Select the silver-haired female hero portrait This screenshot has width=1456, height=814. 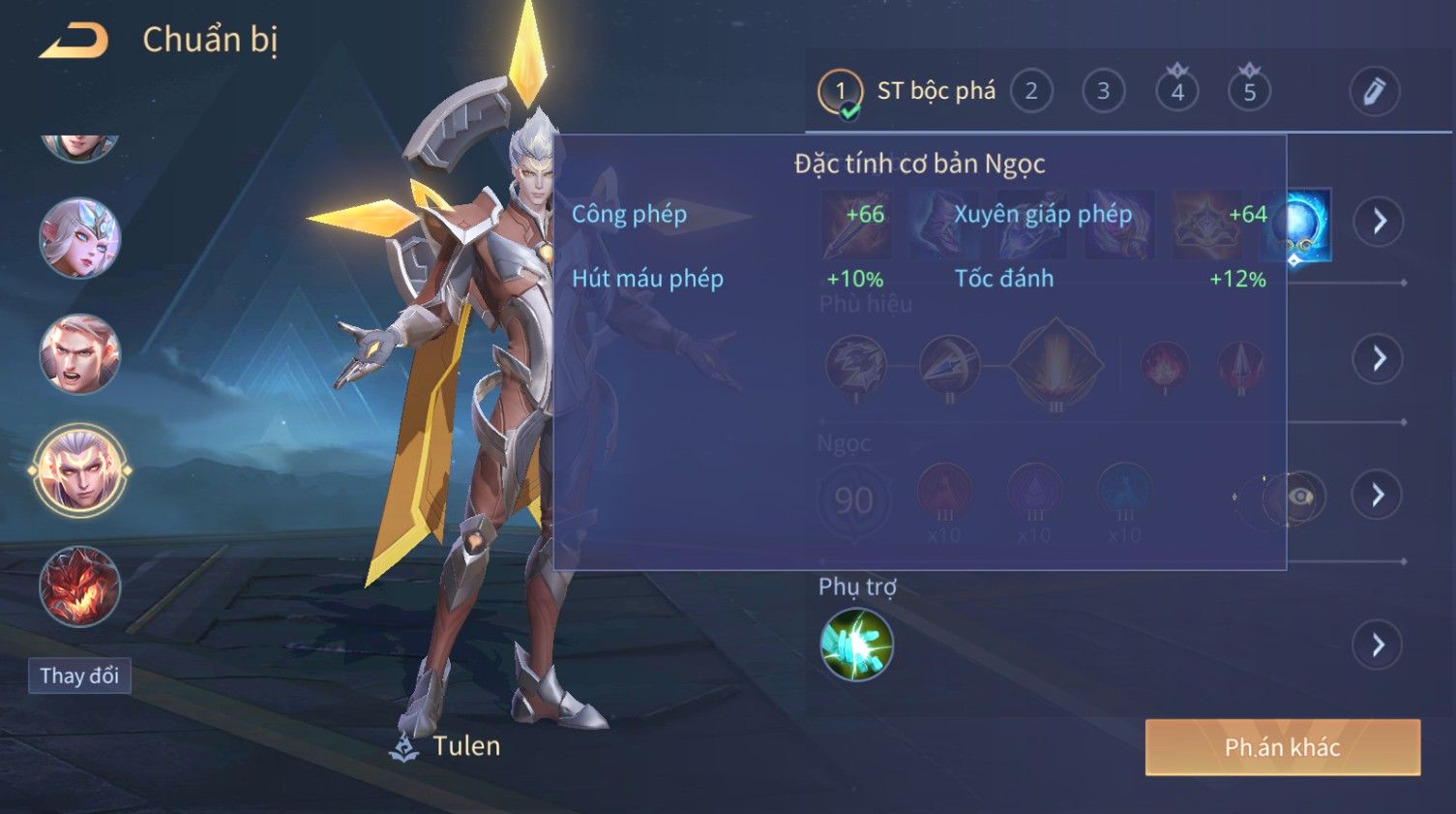pyautogui.click(x=79, y=238)
